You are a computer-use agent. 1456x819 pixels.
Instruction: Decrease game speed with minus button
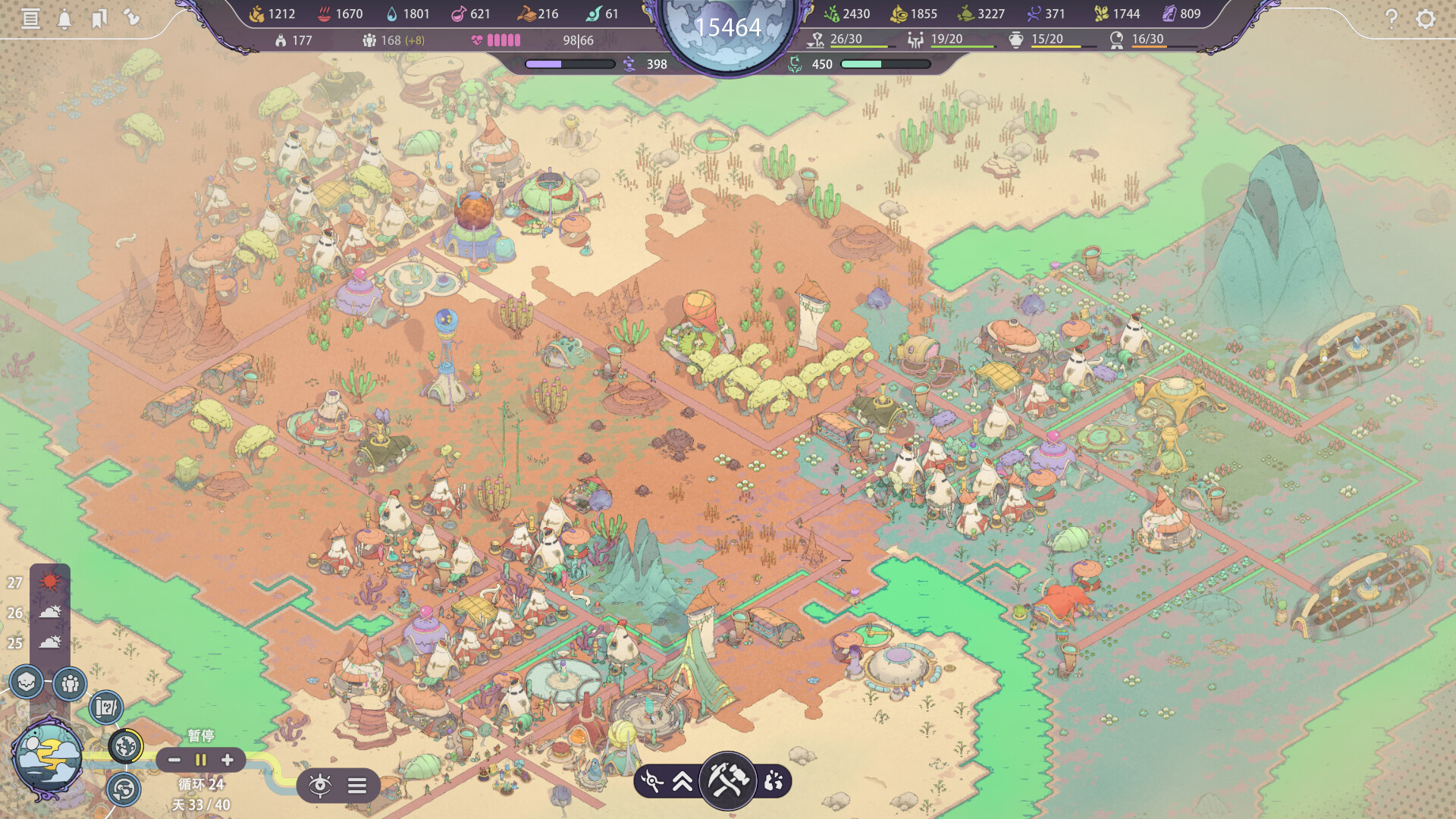point(174,760)
